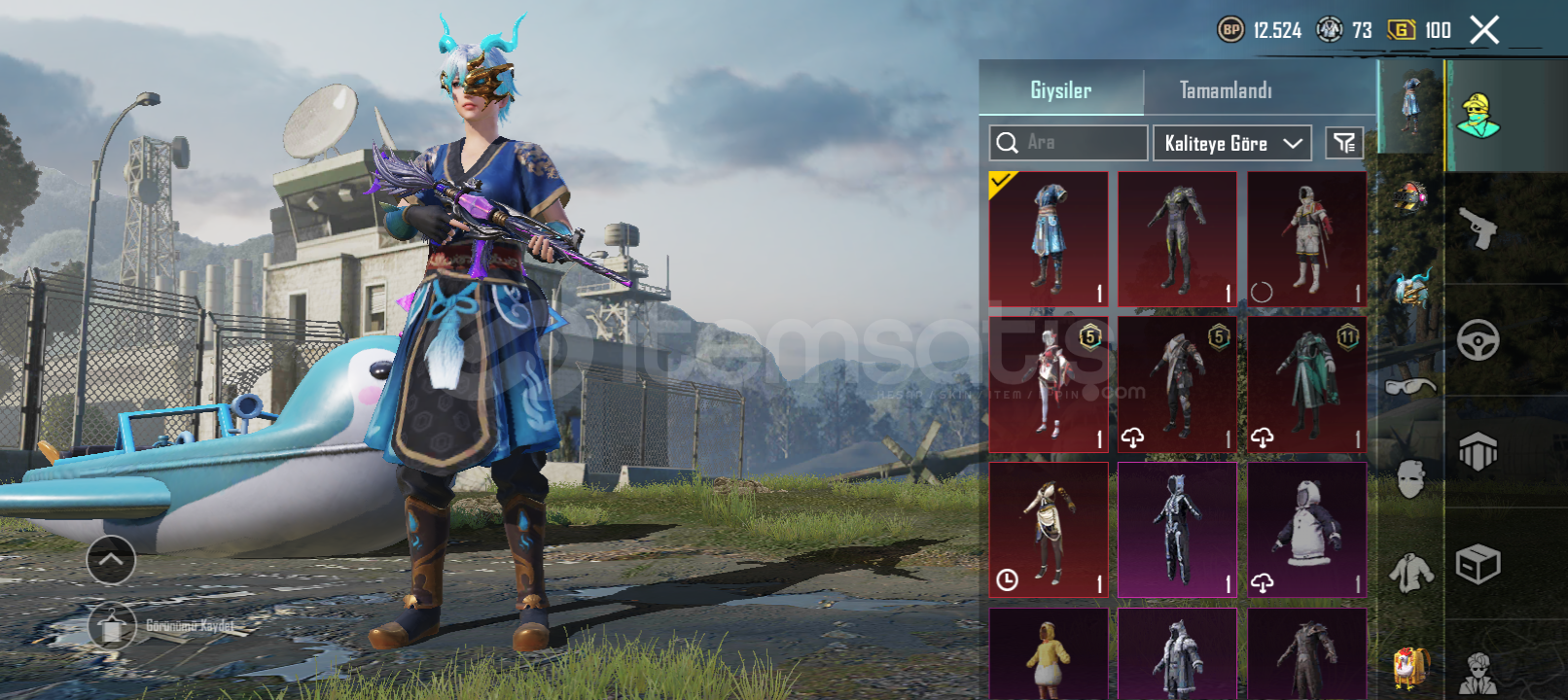The image size is (1568, 700).
Task: Show the sunglasses accessory subcategory
Action: (1409, 386)
